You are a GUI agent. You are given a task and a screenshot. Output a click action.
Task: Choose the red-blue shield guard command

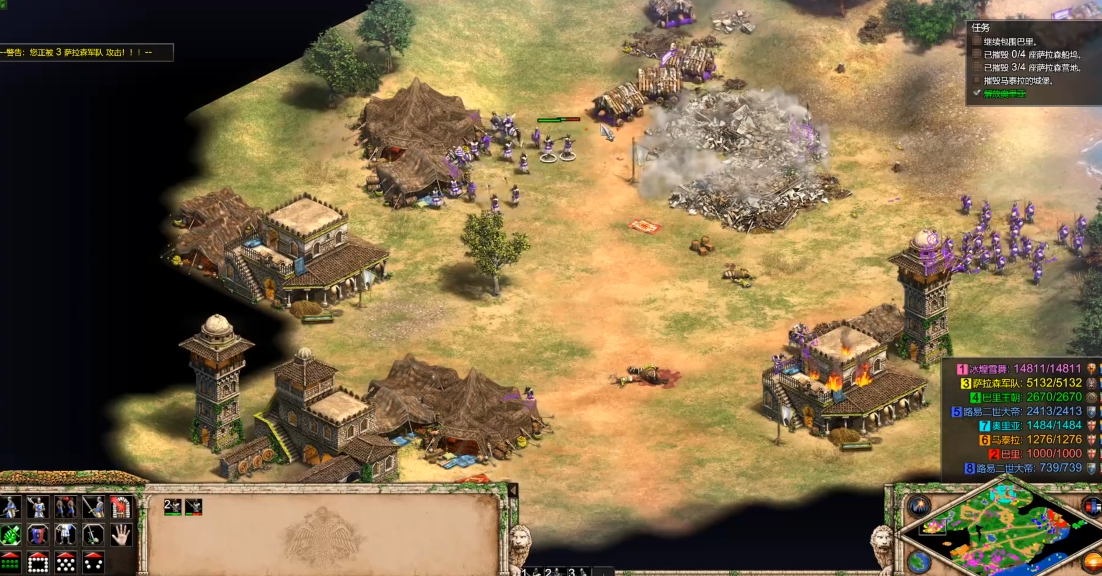[38, 534]
